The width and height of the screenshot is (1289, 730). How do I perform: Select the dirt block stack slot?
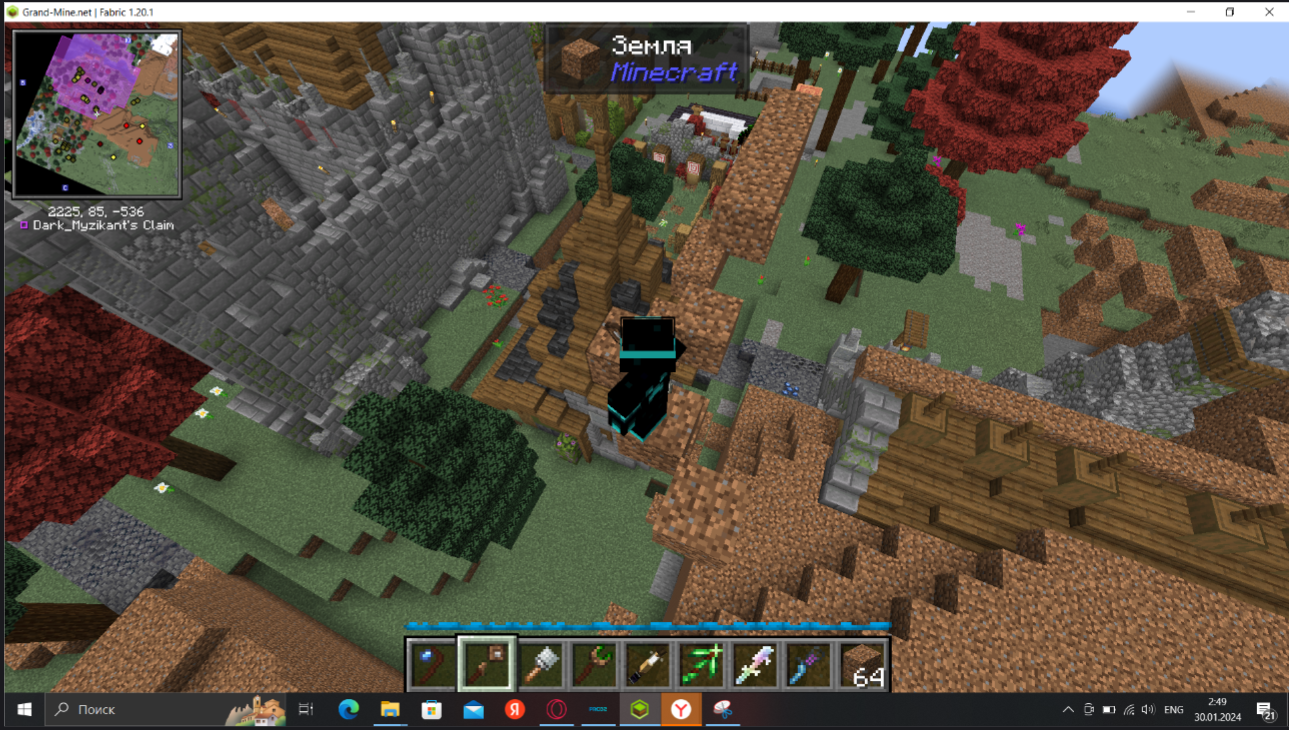coord(862,665)
